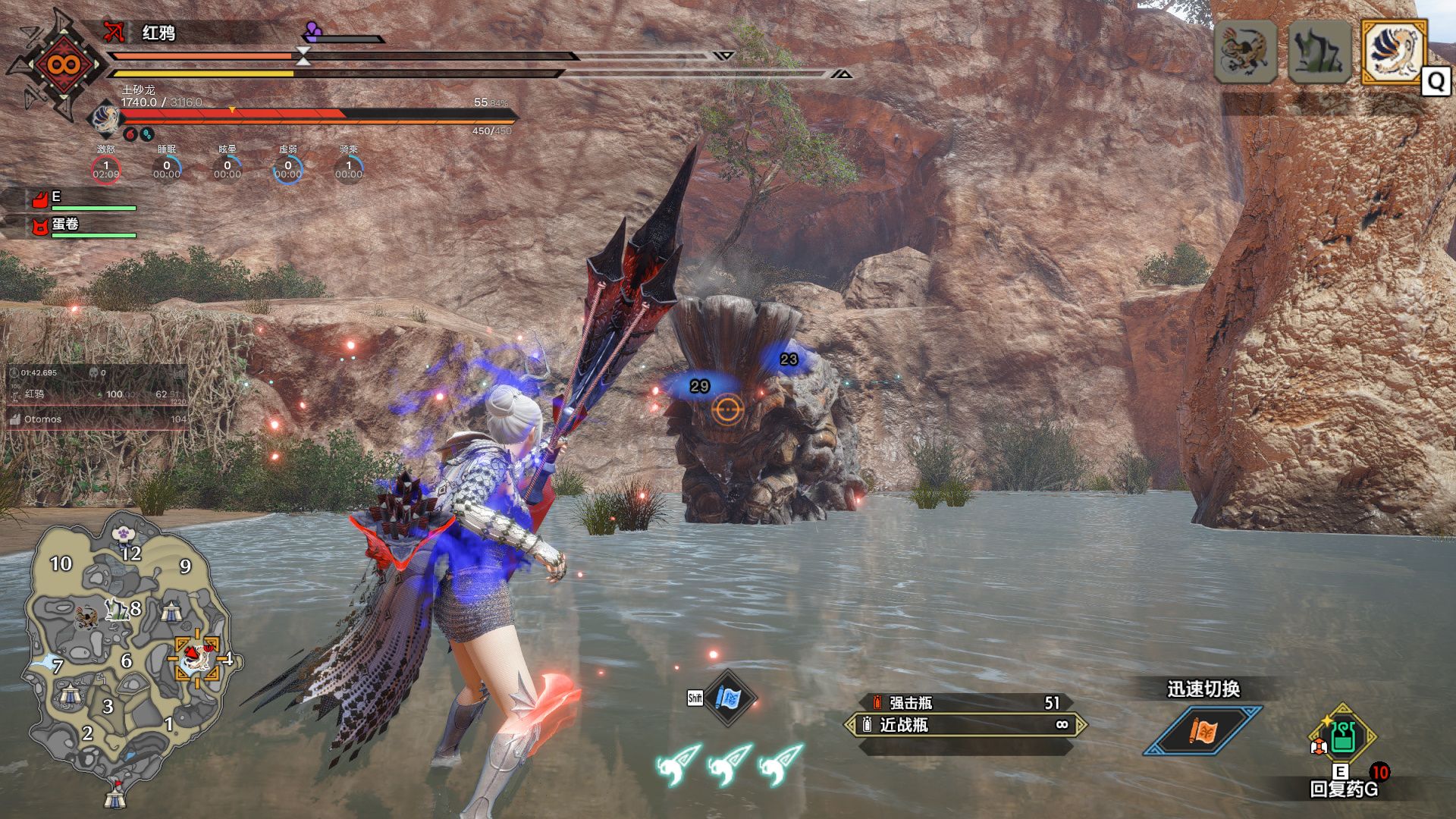Use the 回复药G potion item icon

(x=1342, y=737)
